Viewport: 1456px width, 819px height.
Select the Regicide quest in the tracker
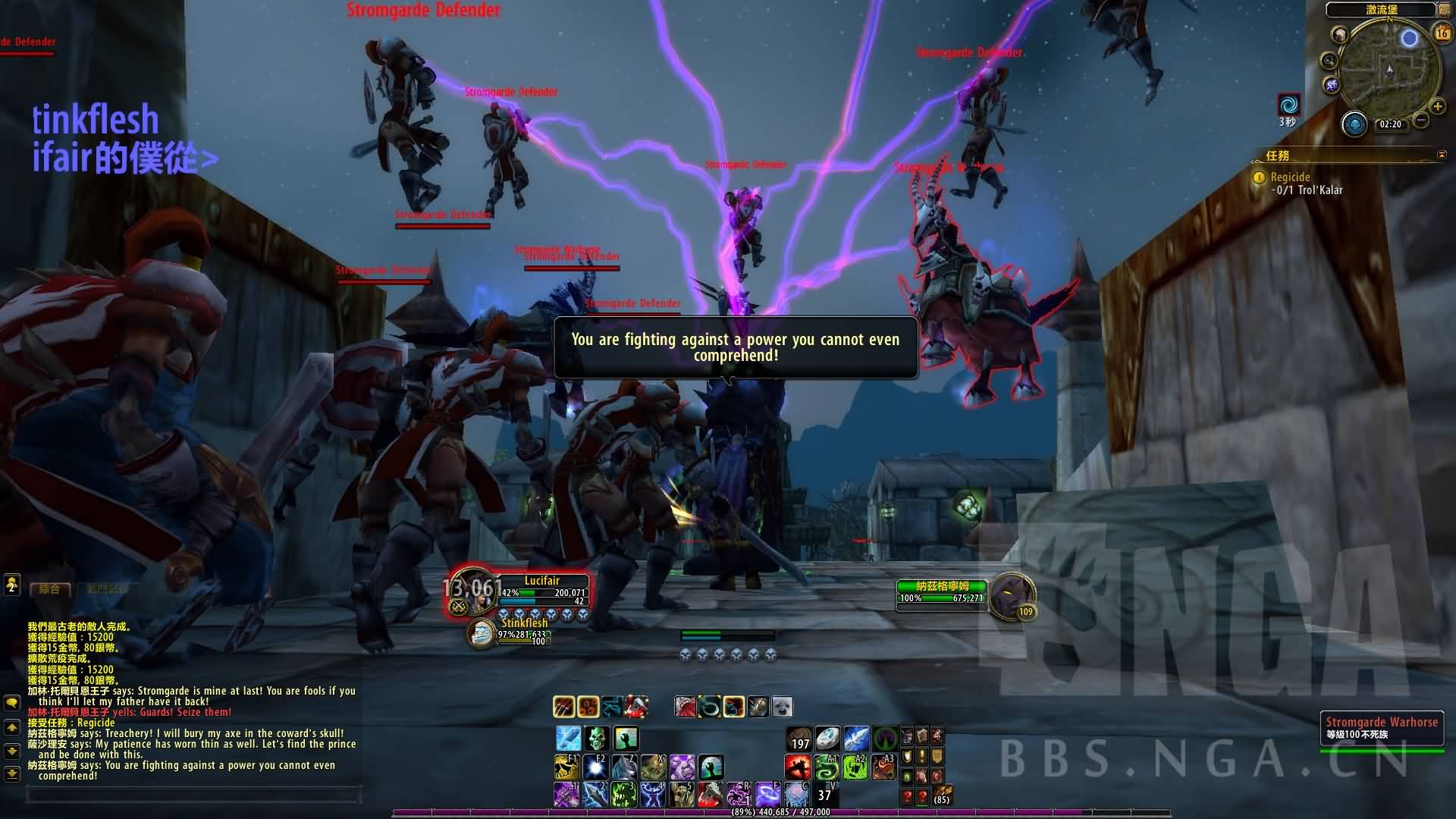coord(1290,177)
